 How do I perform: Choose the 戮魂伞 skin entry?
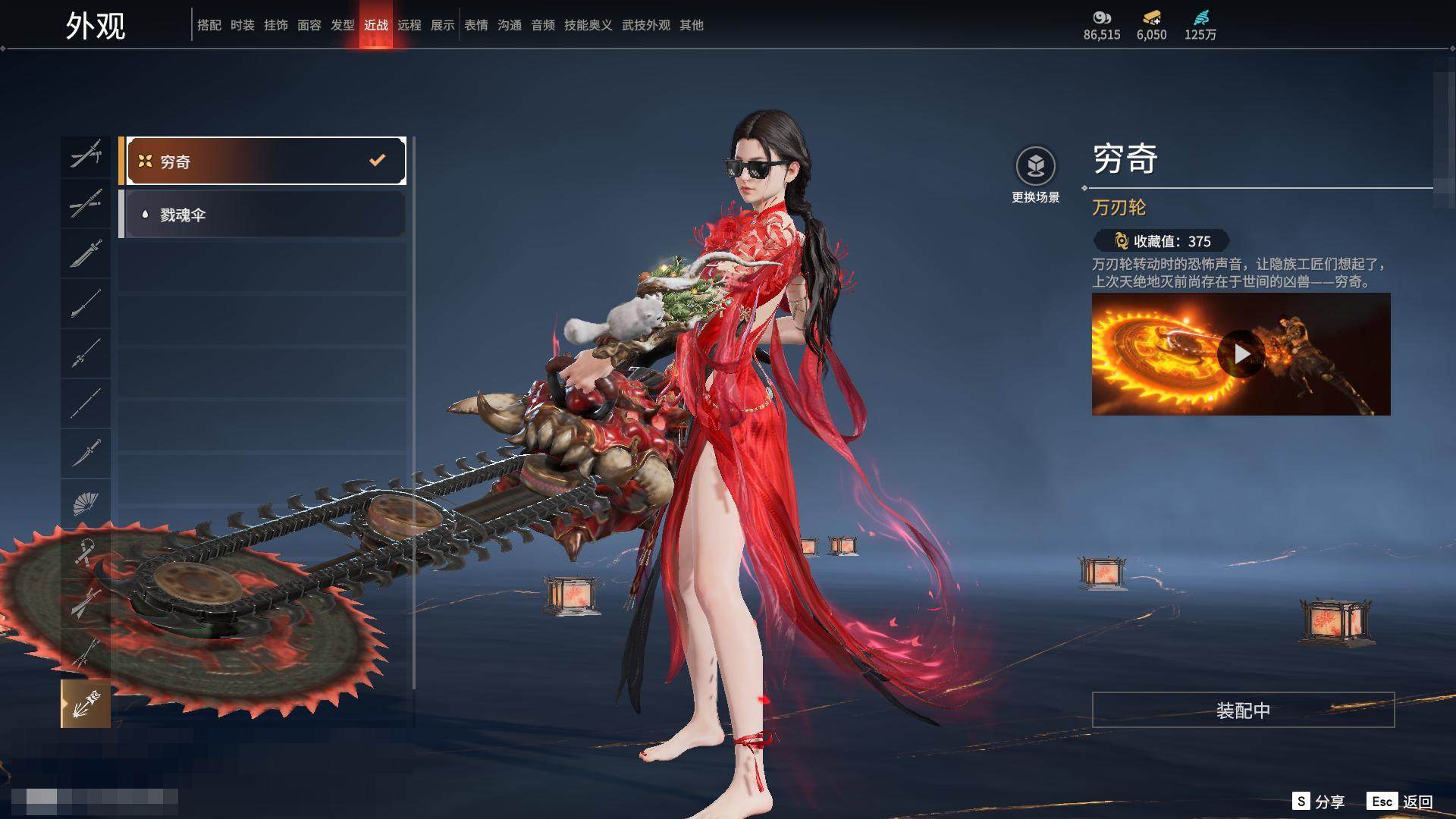tap(262, 215)
